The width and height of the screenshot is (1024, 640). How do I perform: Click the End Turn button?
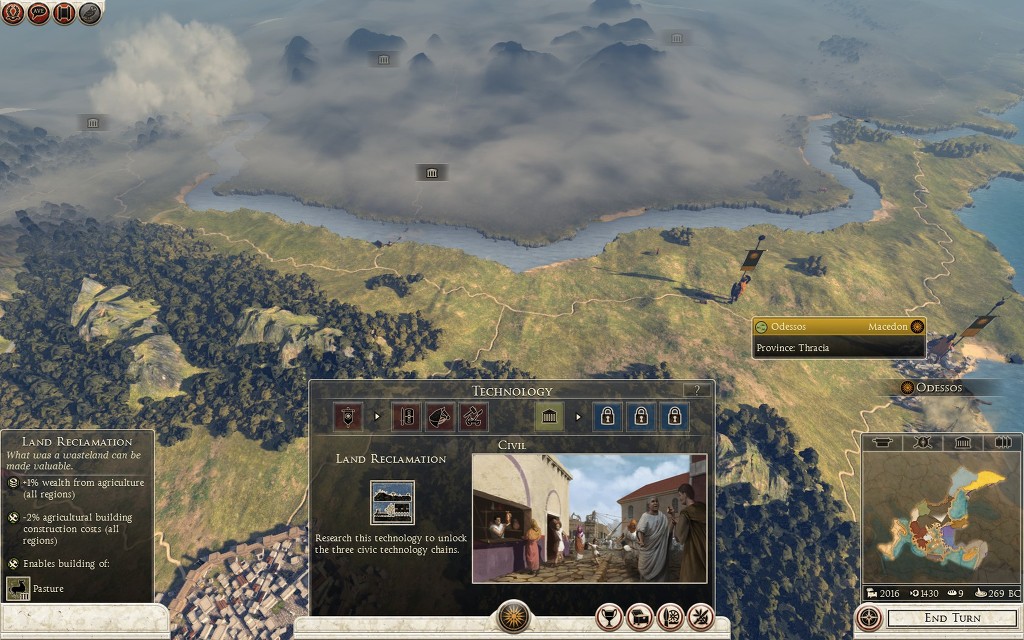coord(952,618)
